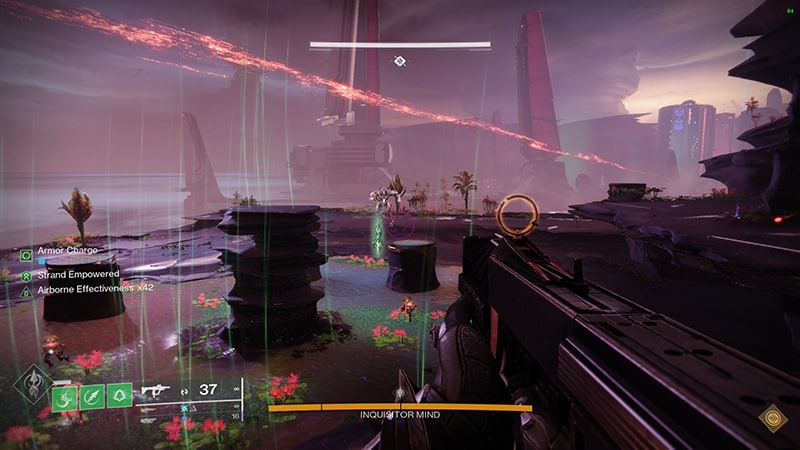Select the Strand Empowered status icon

pos(27,274)
